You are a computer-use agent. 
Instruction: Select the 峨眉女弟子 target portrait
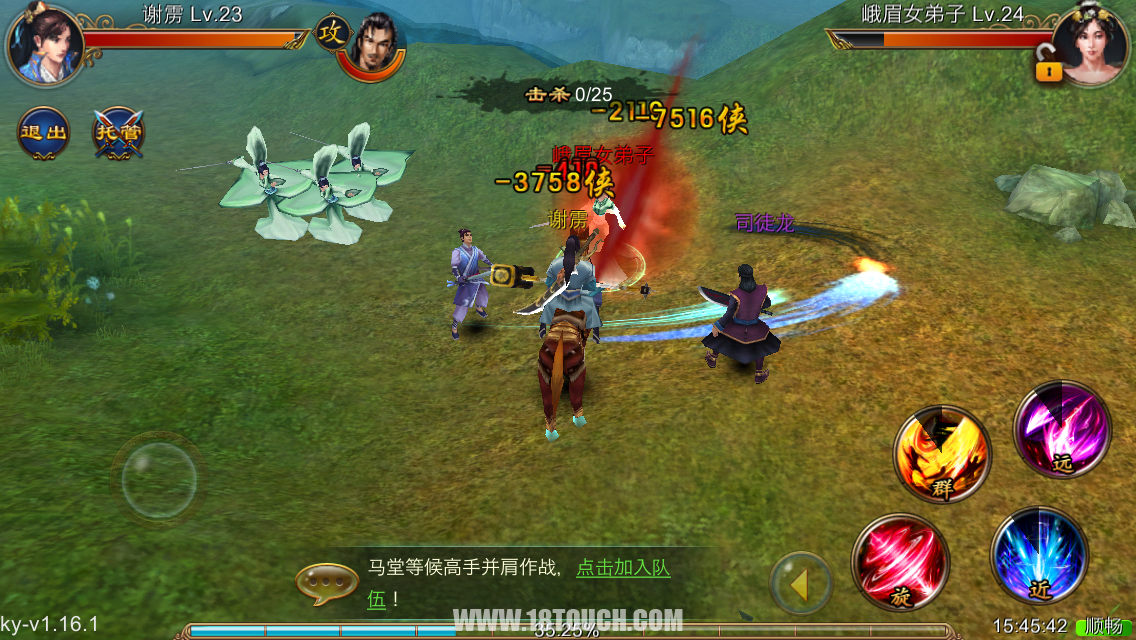(x=1093, y=45)
